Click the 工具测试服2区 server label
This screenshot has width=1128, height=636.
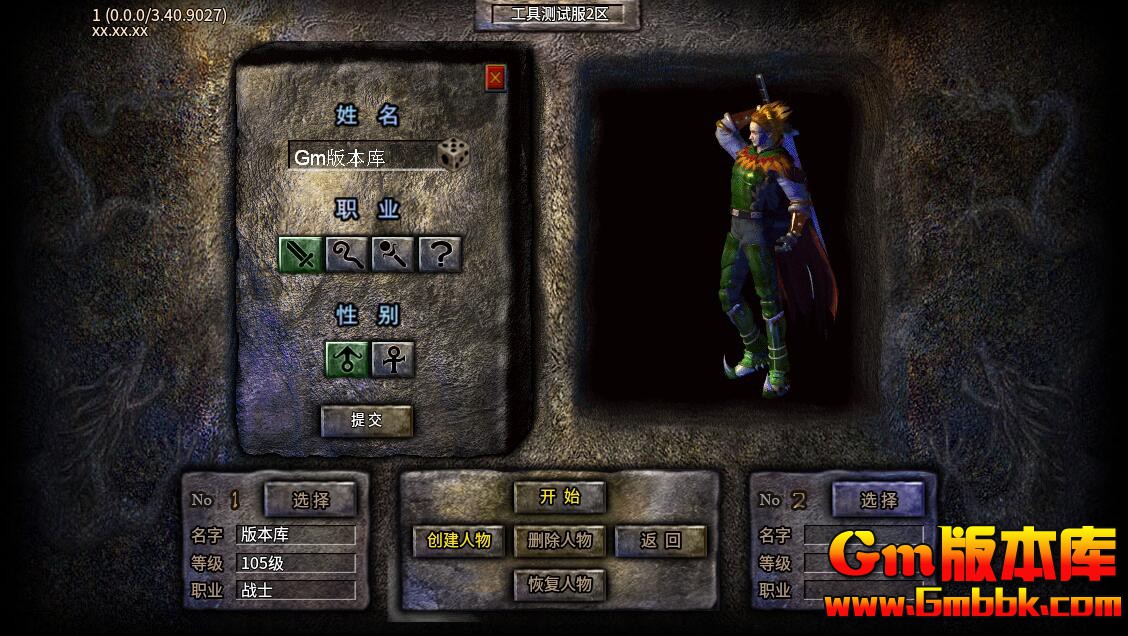pyautogui.click(x=559, y=14)
